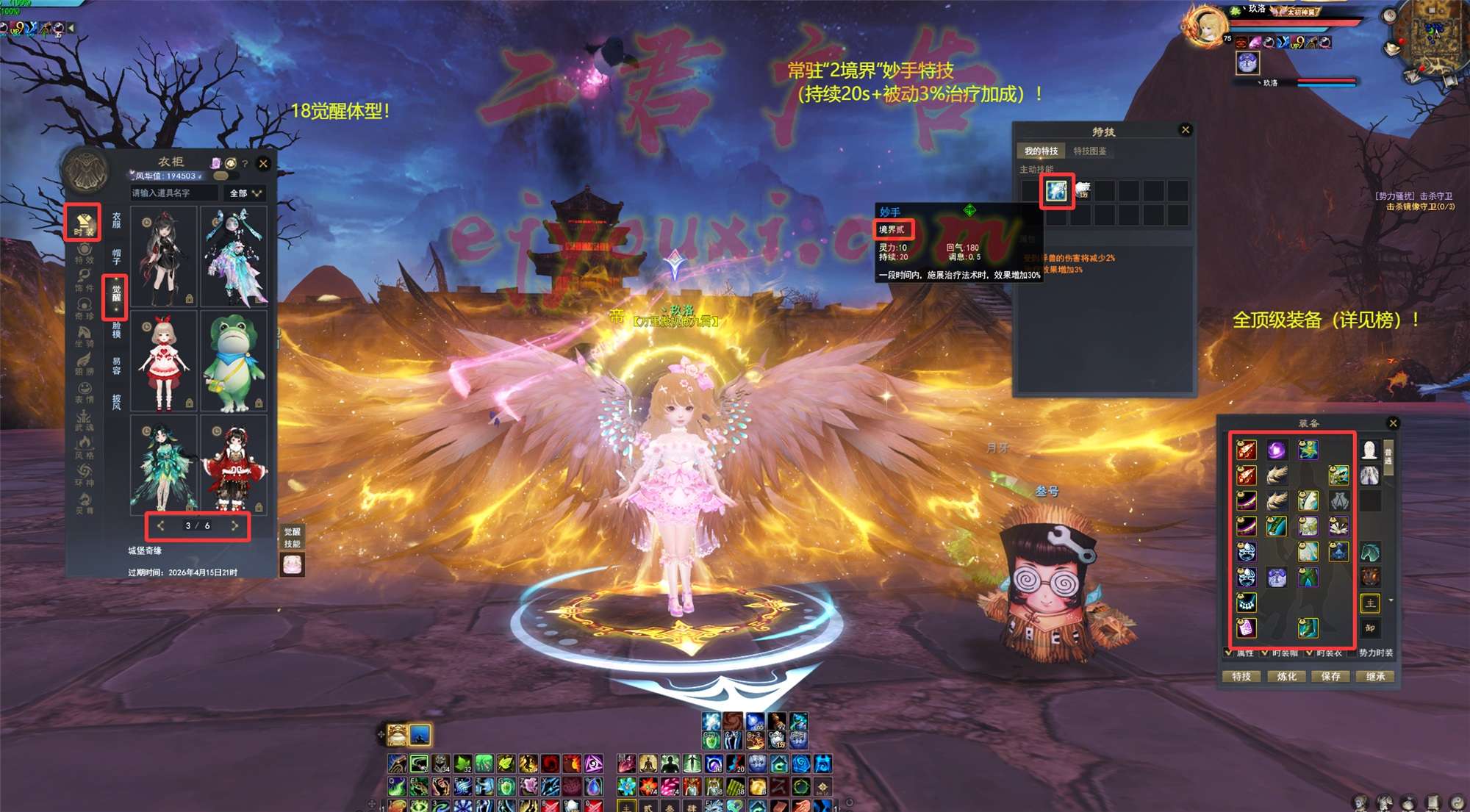Image resolution: width=1470 pixels, height=812 pixels.
Task: Switch to the 觉醒 awakening tab
Action: (116, 297)
